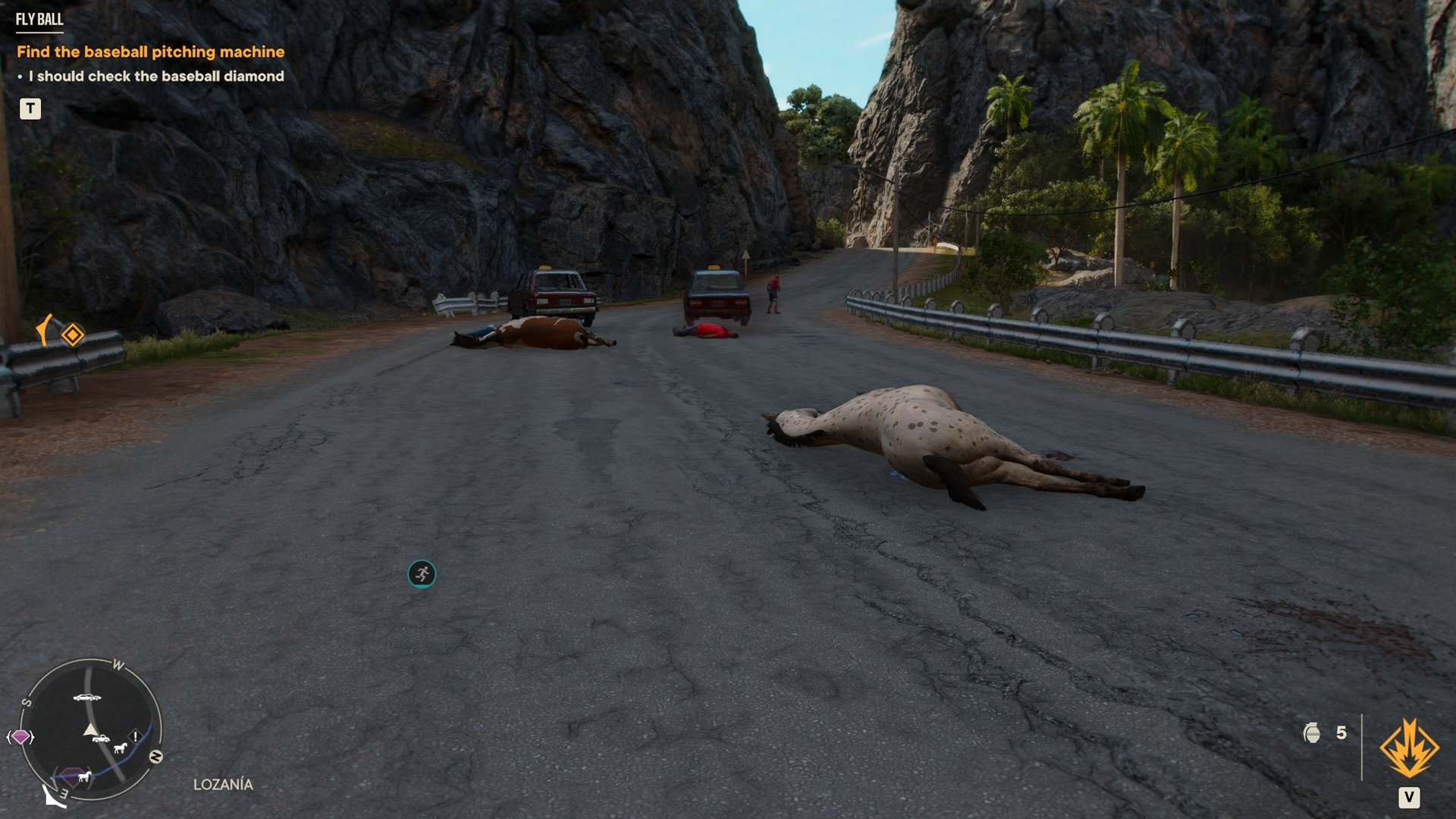This screenshot has width=1456, height=819.
Task: Select the exclamation mark marker on minimap
Action: [x=135, y=736]
